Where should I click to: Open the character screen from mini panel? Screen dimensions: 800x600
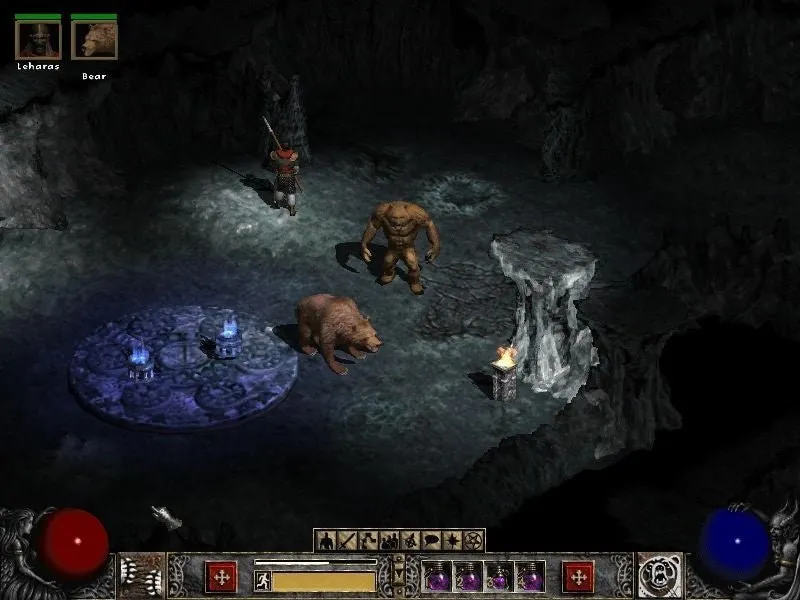click(325, 541)
